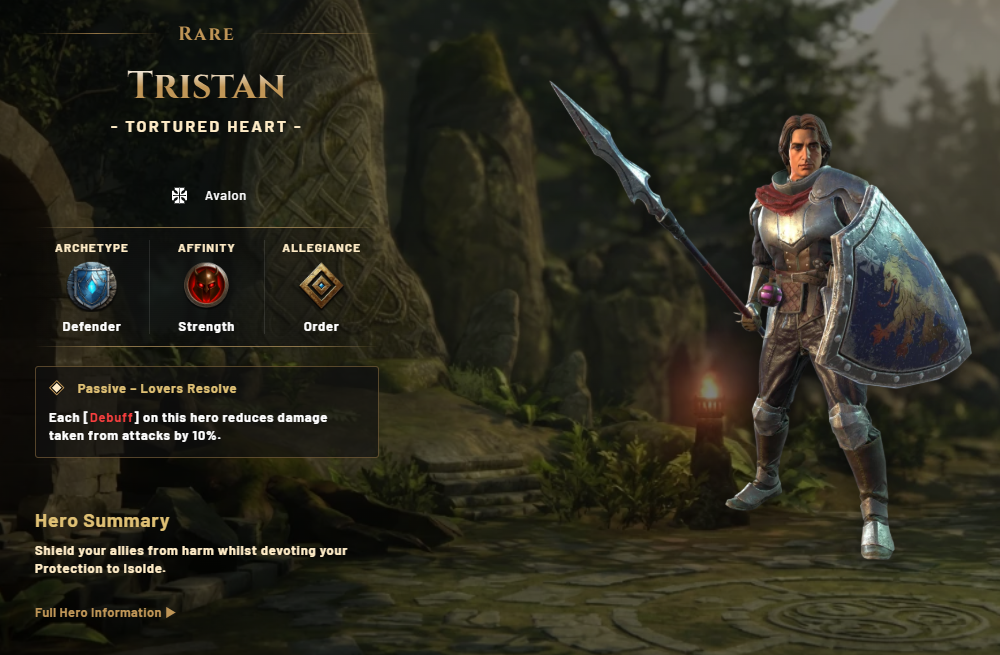Click the Strength affinity red icon
Viewport: 1000px width, 655px height.
coord(206,286)
